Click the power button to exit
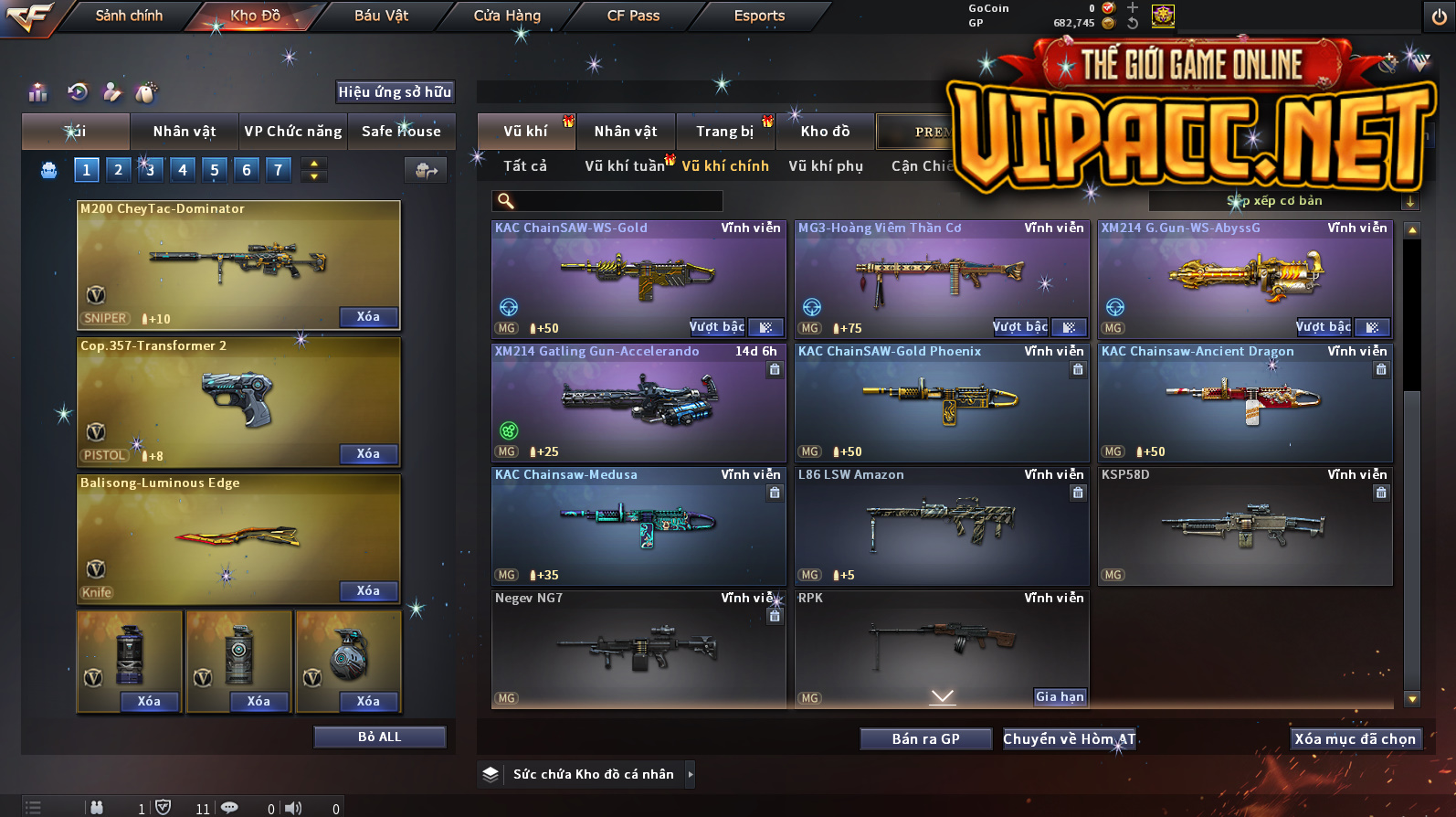The image size is (1456, 817). 1439,16
